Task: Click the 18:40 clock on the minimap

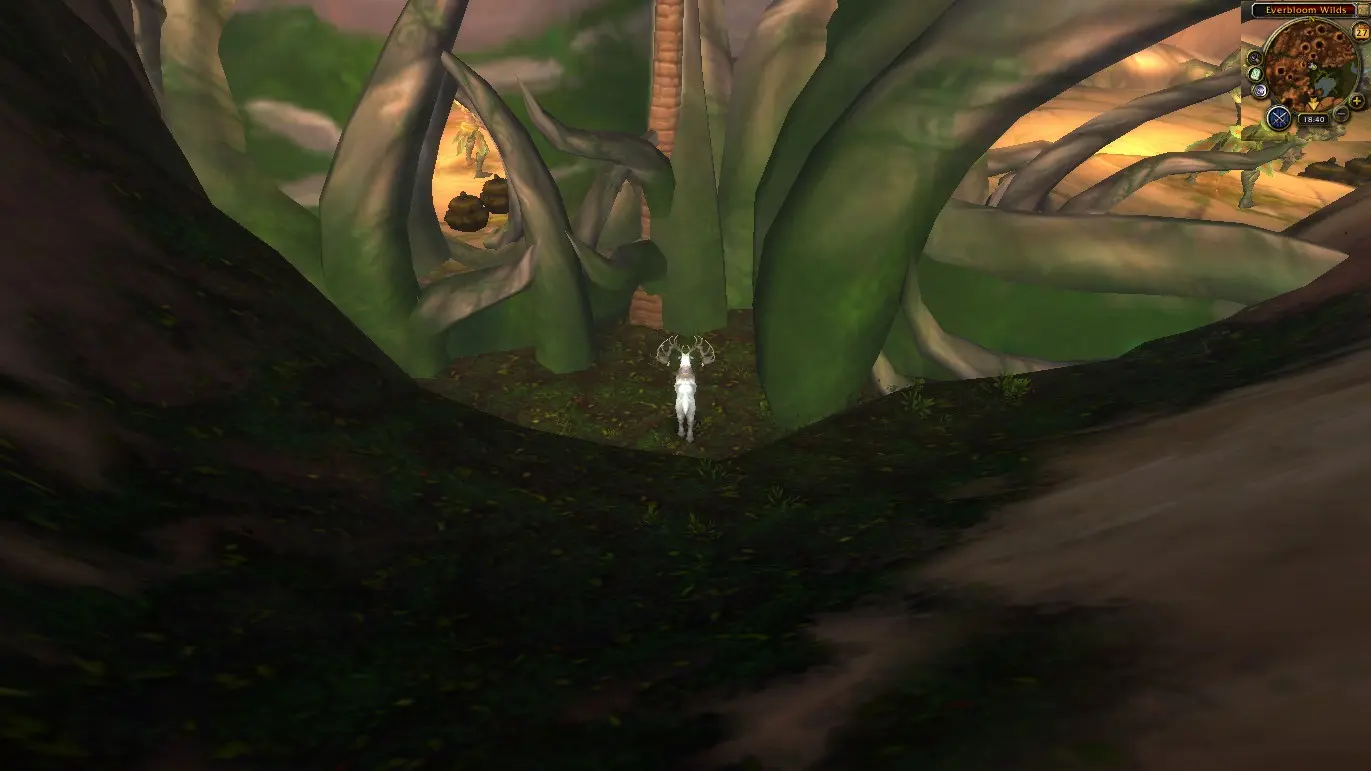Action: 1312,119
